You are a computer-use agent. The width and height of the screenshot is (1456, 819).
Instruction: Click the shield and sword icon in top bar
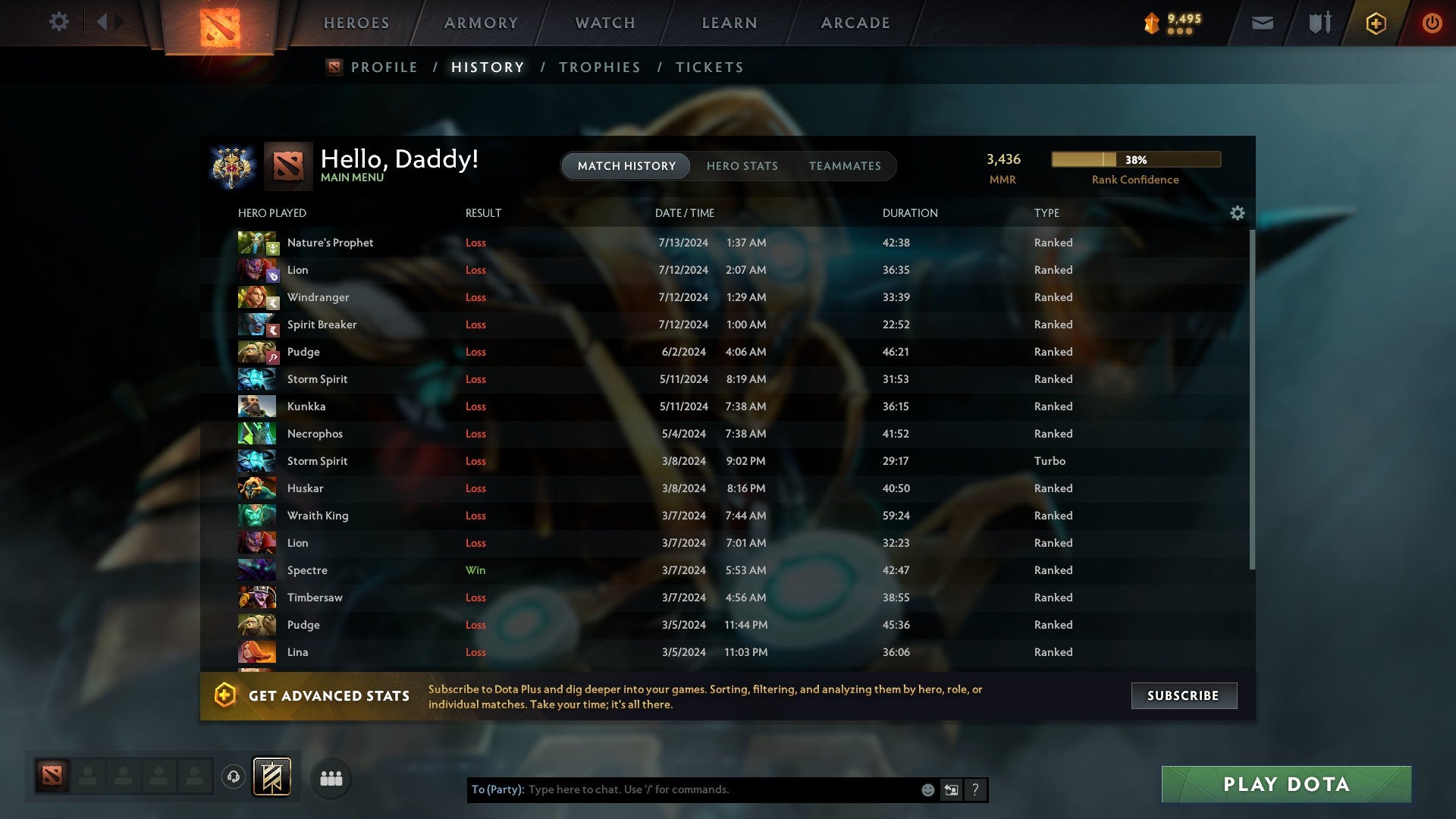1318,23
